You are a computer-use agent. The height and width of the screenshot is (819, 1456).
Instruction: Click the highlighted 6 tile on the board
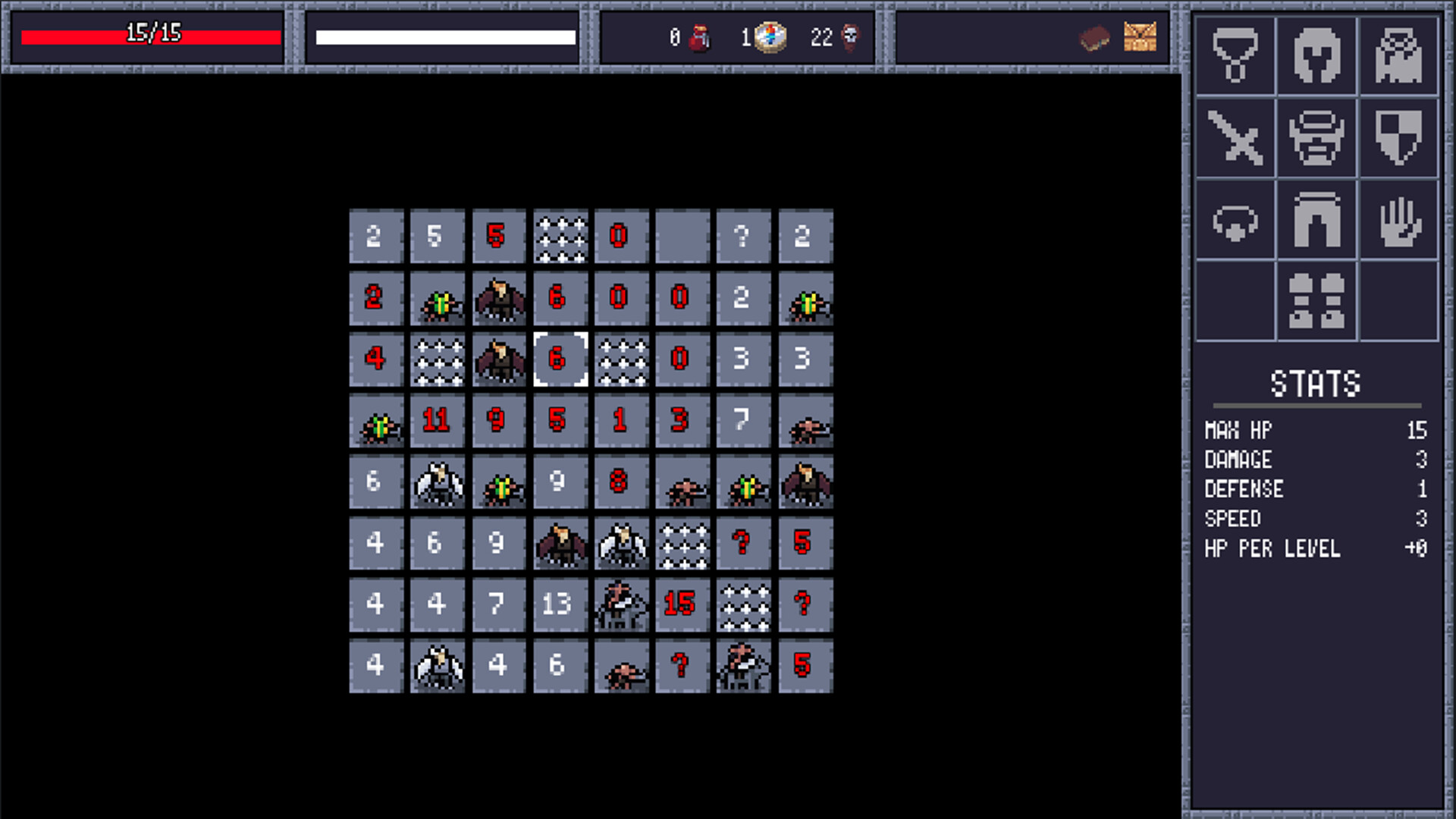560,360
